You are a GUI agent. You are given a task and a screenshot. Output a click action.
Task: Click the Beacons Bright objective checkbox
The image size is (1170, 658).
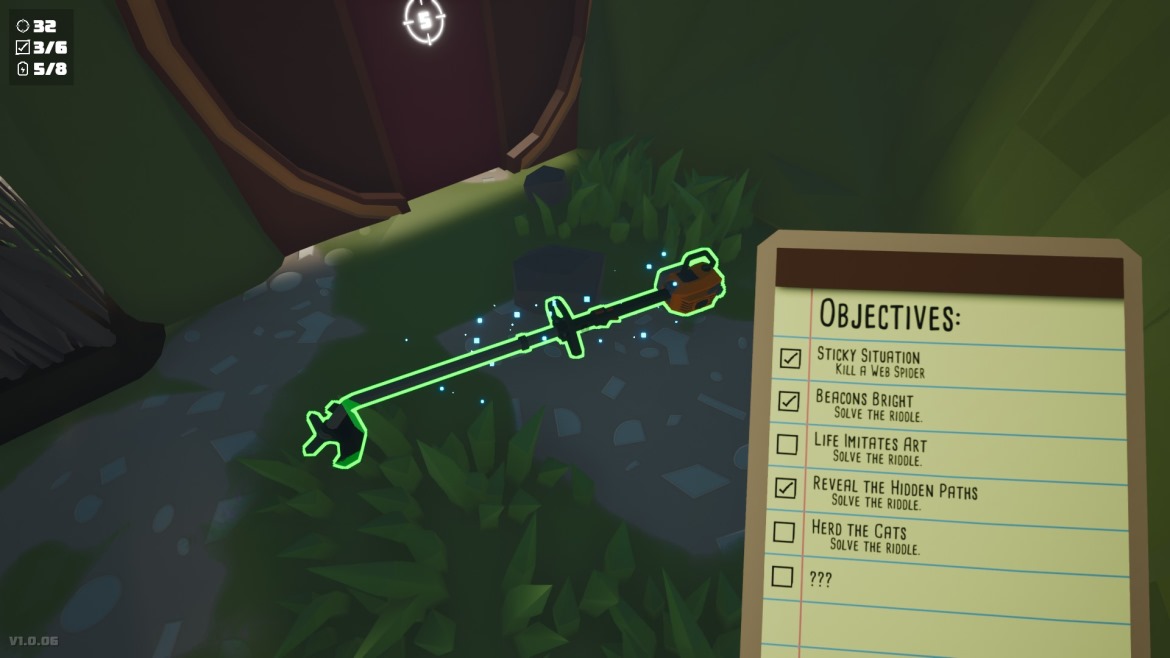tap(789, 401)
